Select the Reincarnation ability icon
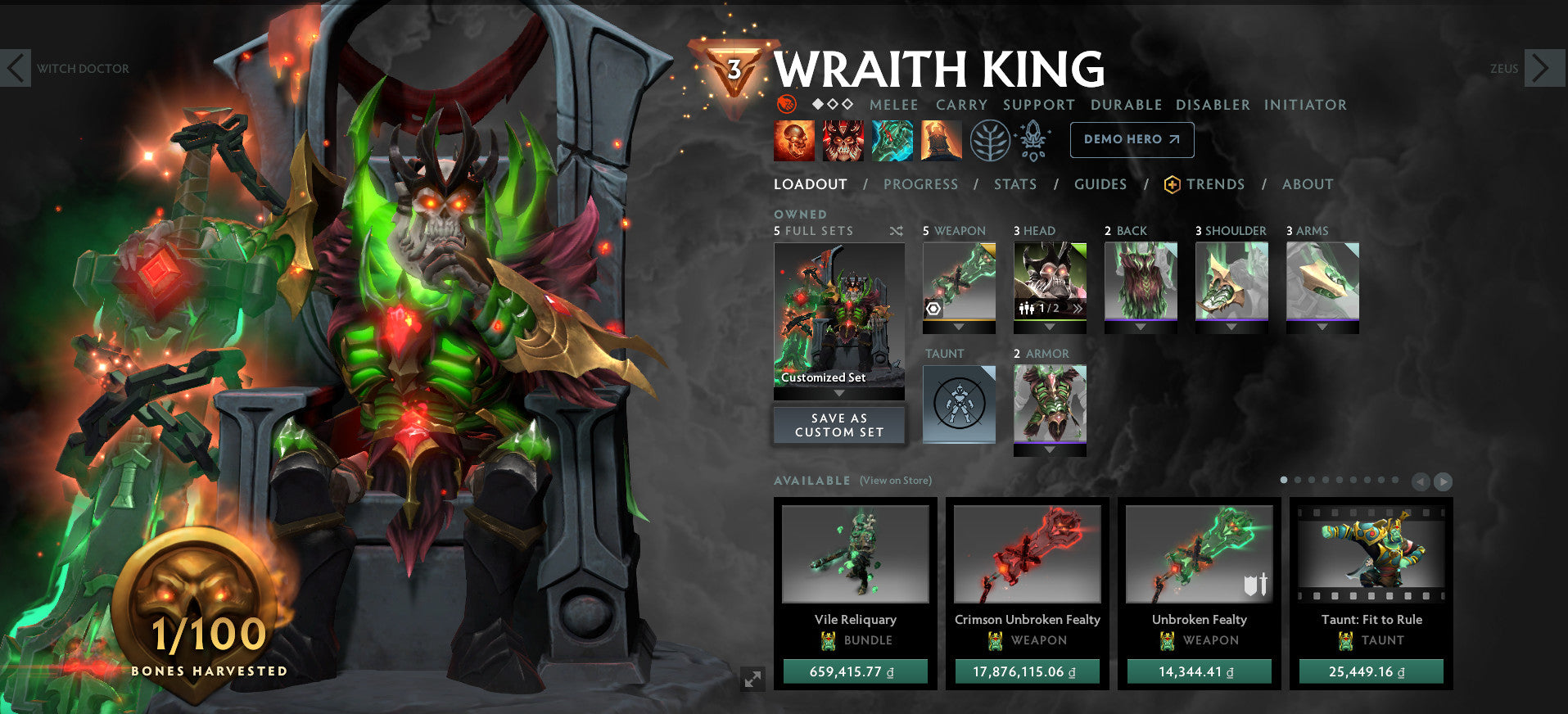This screenshot has width=1568, height=714. pos(940,140)
